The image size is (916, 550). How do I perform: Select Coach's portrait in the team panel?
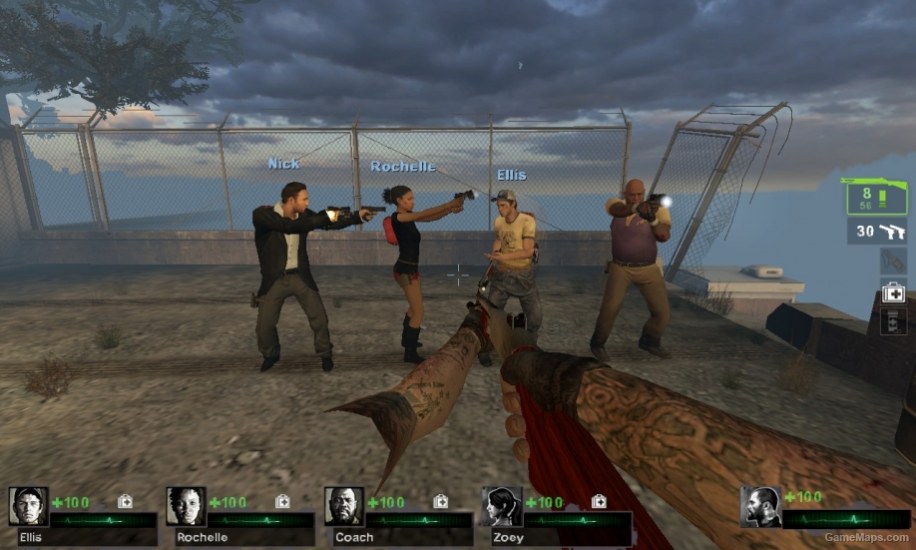(344, 507)
